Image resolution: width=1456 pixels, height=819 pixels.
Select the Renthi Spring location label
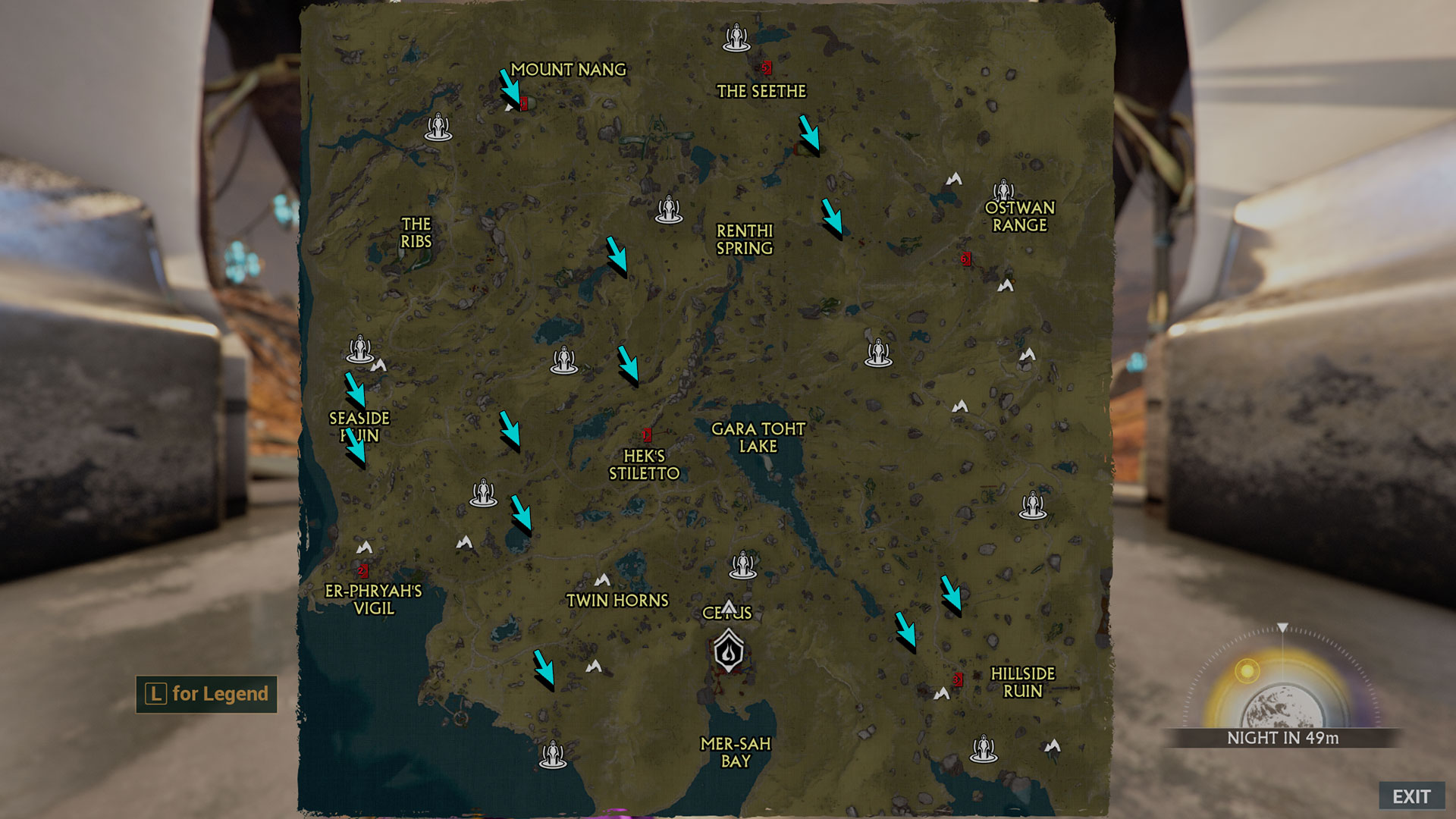click(745, 240)
